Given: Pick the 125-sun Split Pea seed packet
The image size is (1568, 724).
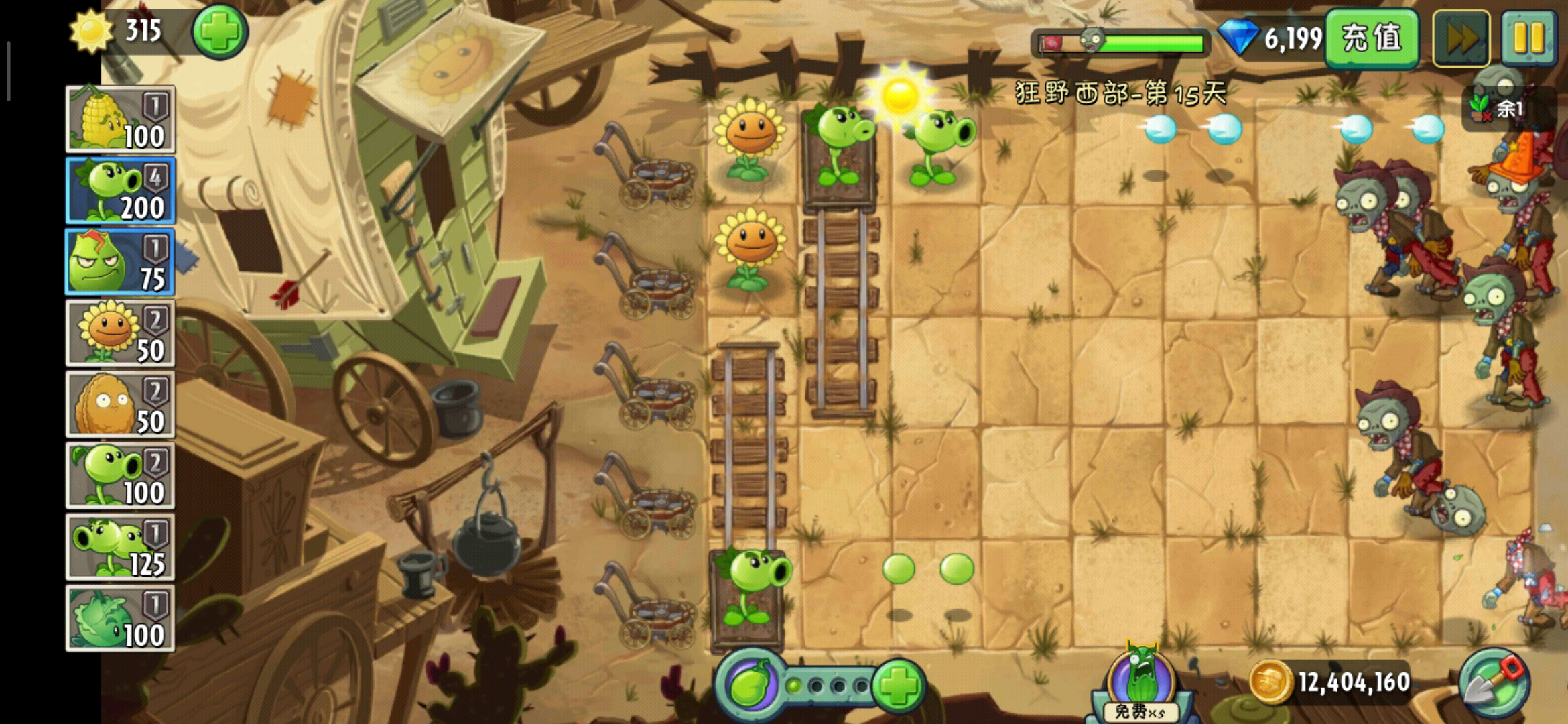Looking at the screenshot, I should click(x=121, y=547).
